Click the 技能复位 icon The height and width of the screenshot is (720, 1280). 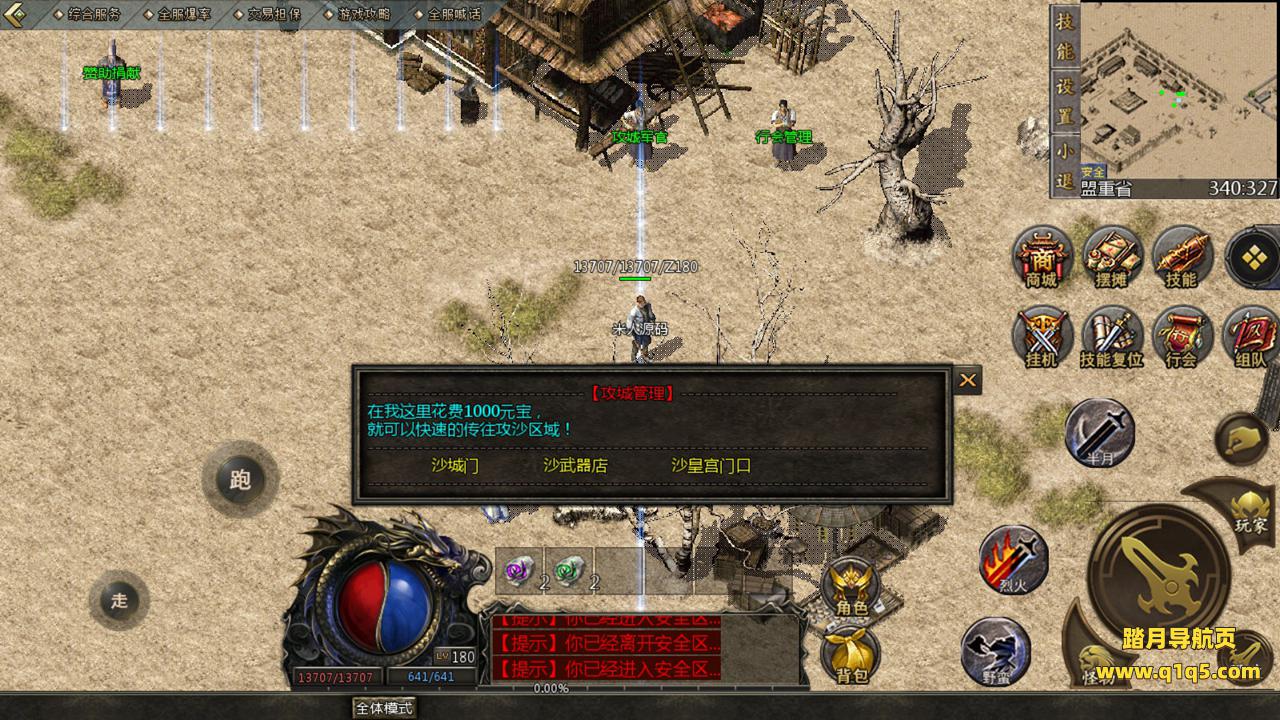tap(1111, 337)
